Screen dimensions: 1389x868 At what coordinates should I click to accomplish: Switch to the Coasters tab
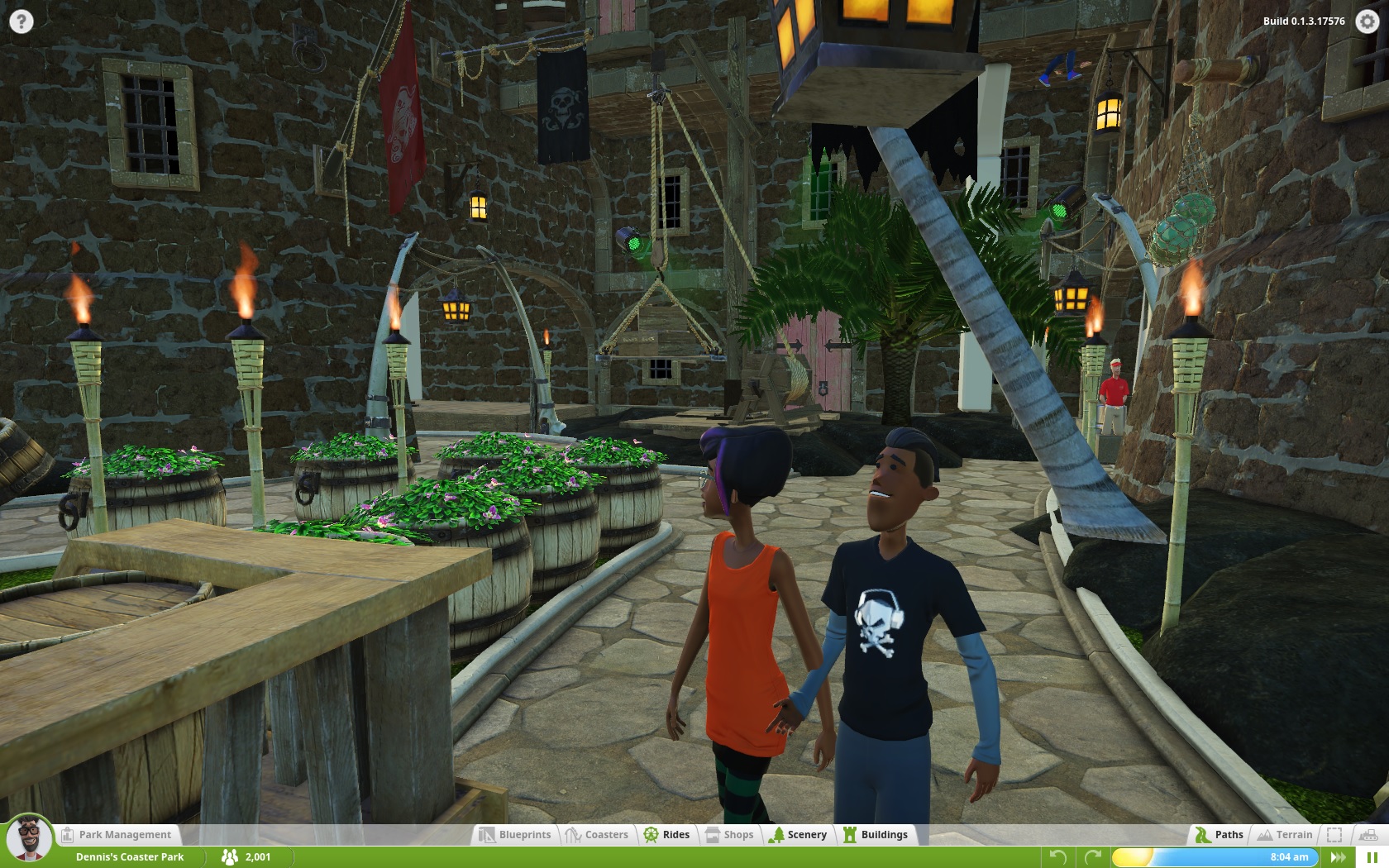pos(597,835)
